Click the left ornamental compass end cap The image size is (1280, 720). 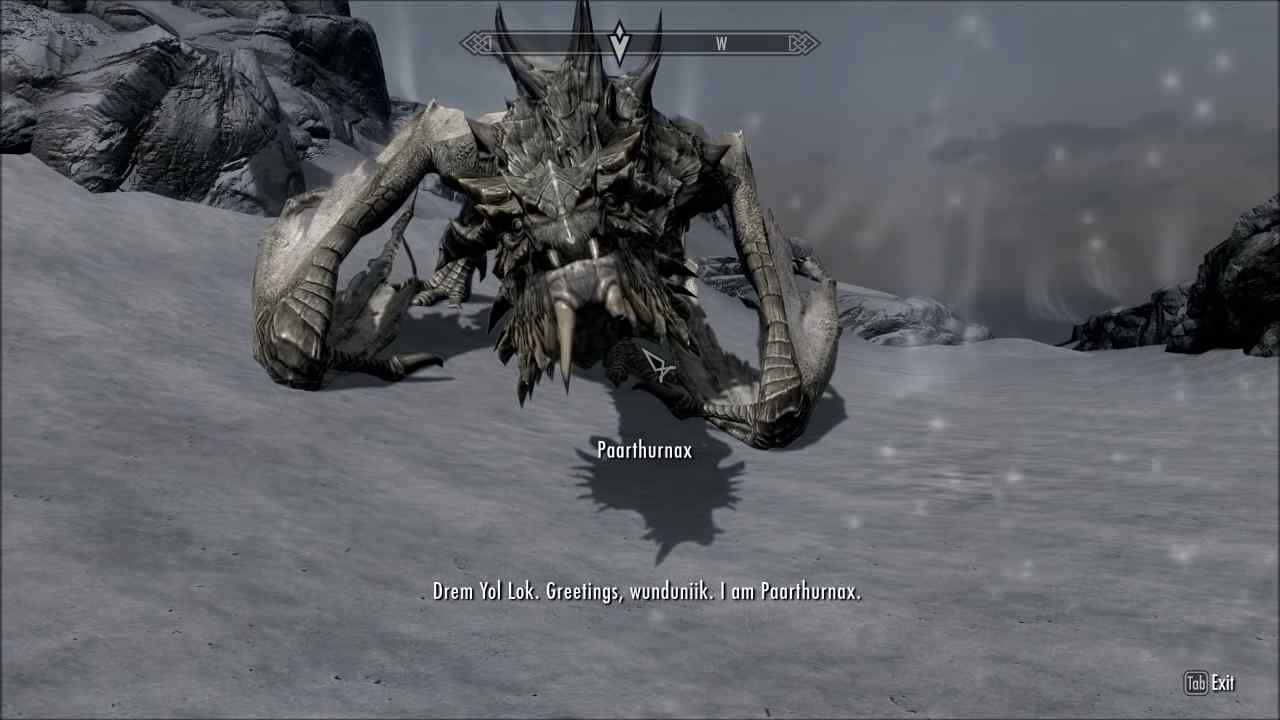[x=473, y=43]
